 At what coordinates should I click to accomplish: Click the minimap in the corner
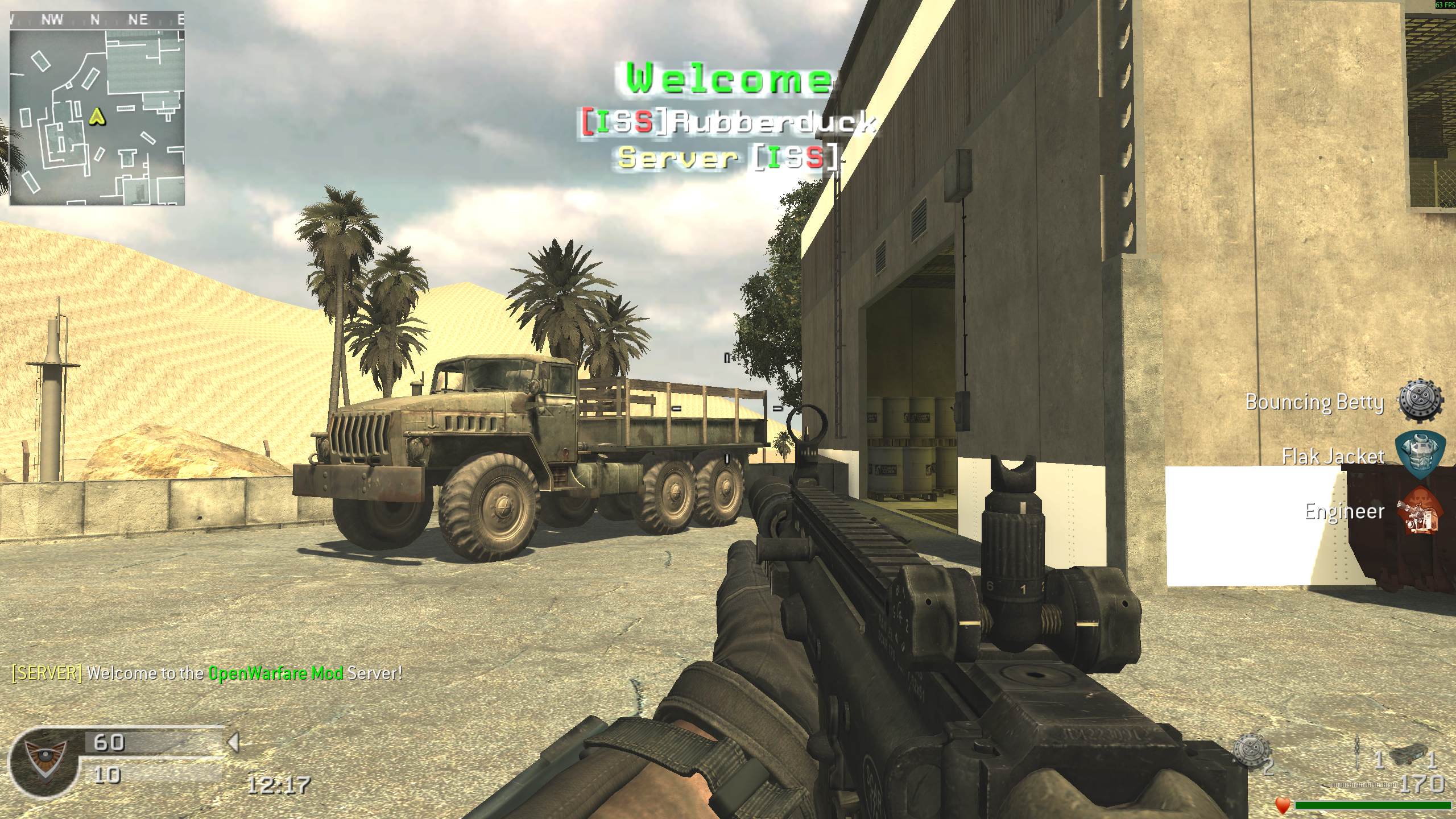[x=97, y=117]
